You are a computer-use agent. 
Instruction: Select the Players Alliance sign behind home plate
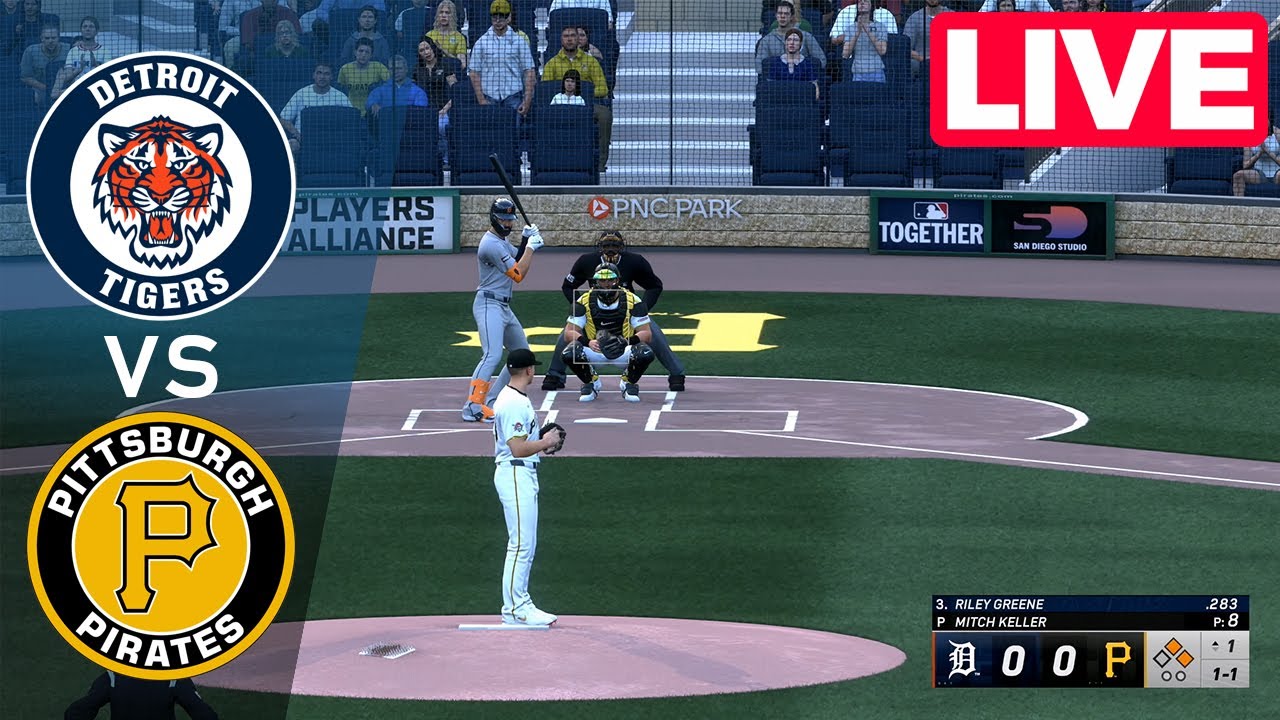click(x=370, y=223)
